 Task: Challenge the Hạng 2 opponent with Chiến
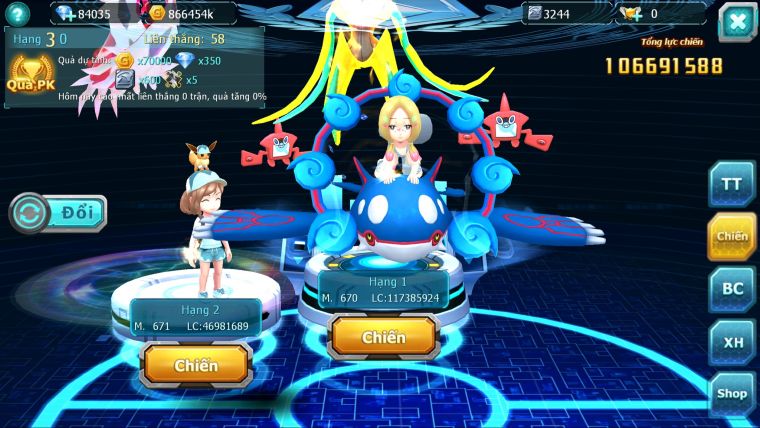click(x=196, y=365)
